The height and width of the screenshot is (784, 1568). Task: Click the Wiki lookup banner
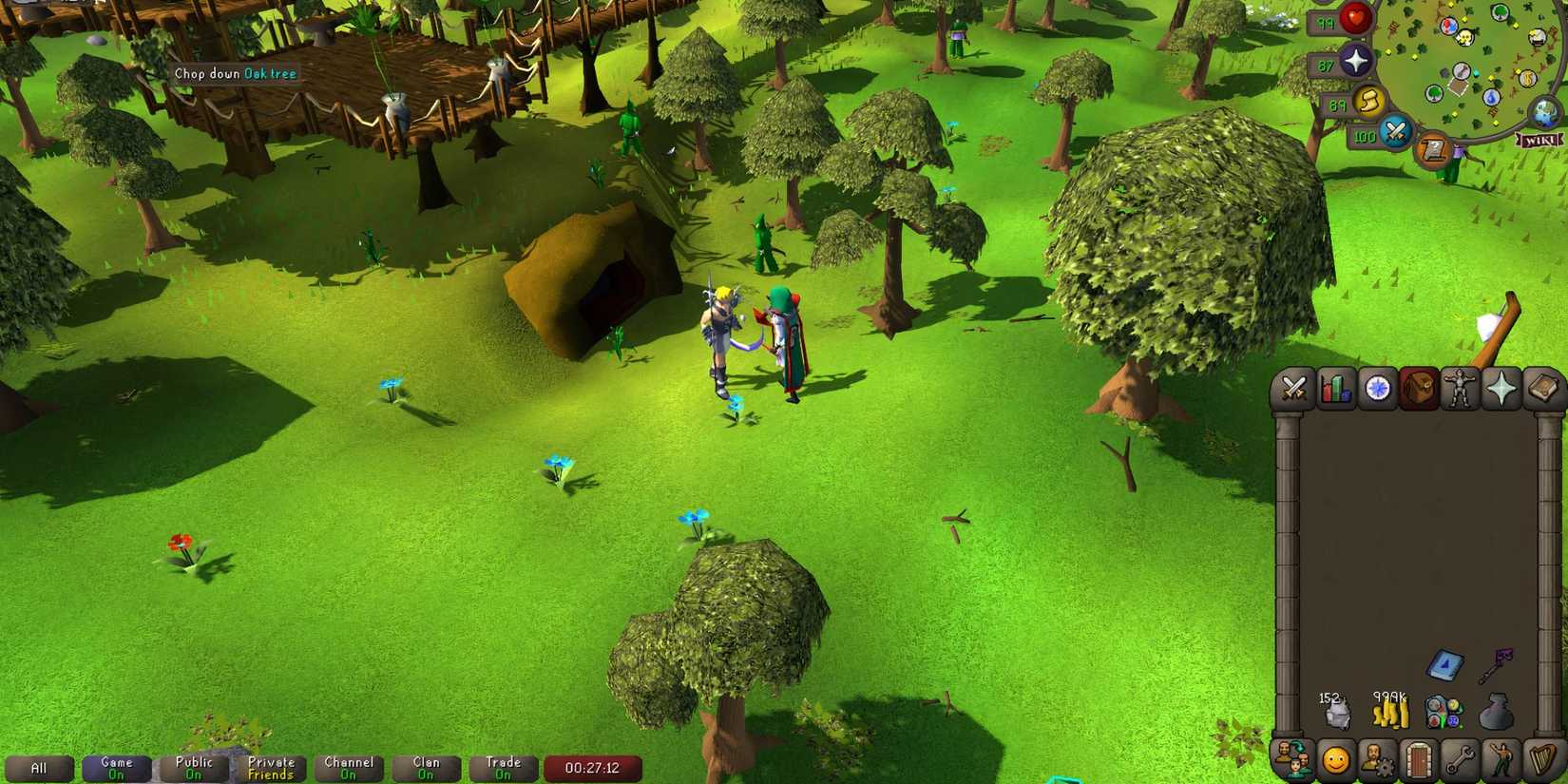pos(1539,141)
